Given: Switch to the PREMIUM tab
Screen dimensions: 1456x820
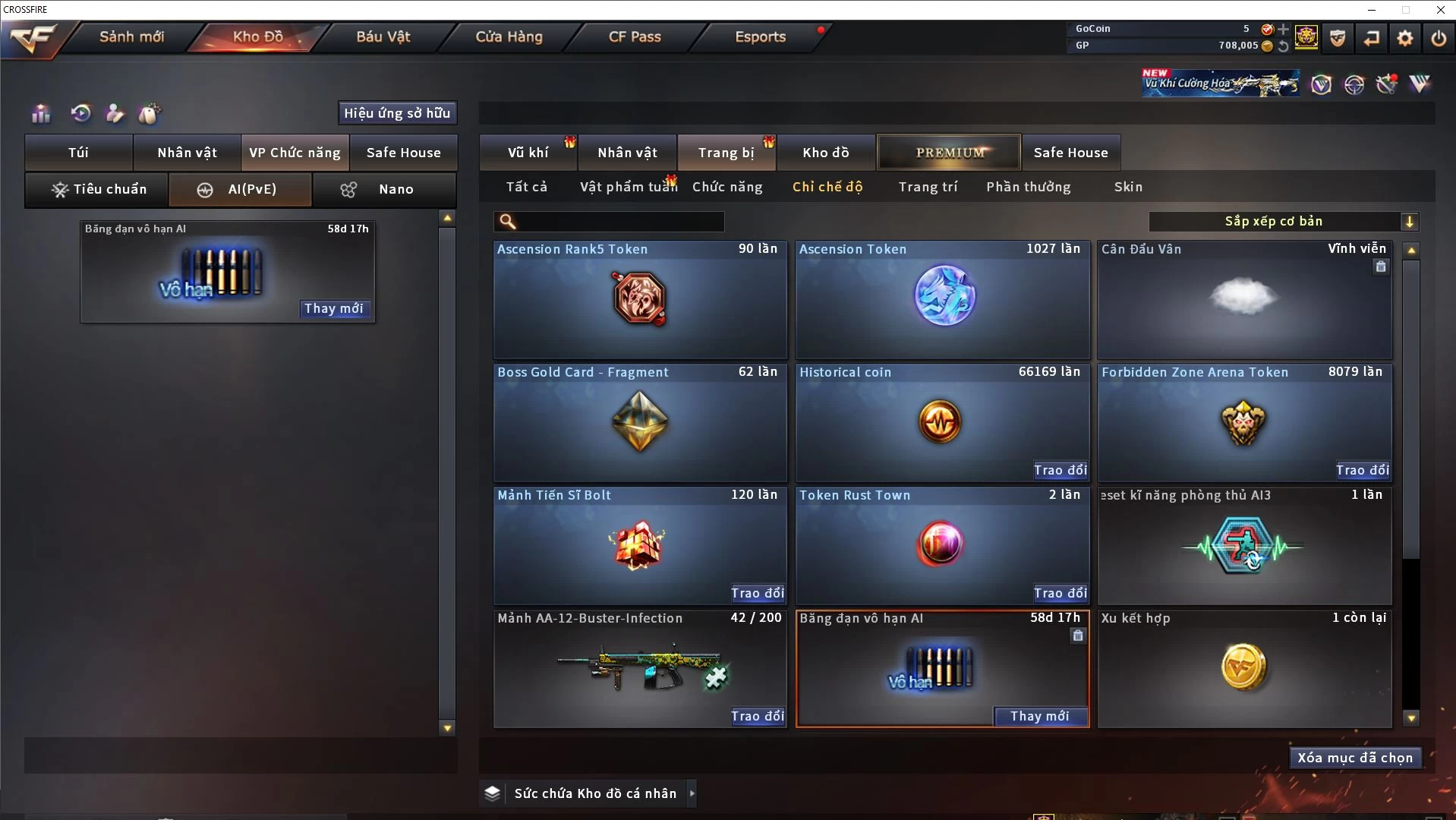Looking at the screenshot, I should click(x=949, y=153).
